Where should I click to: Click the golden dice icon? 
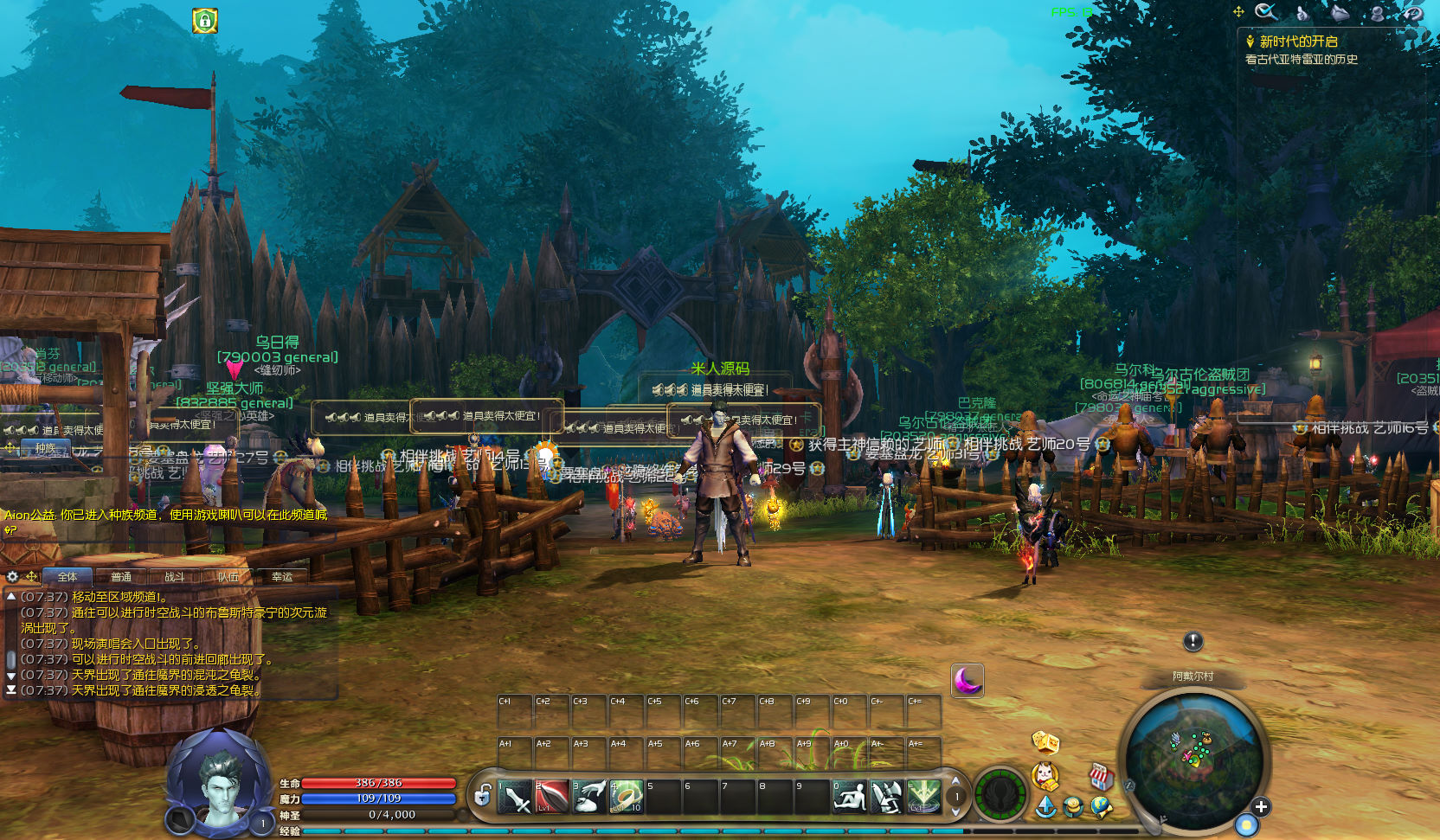[1045, 742]
